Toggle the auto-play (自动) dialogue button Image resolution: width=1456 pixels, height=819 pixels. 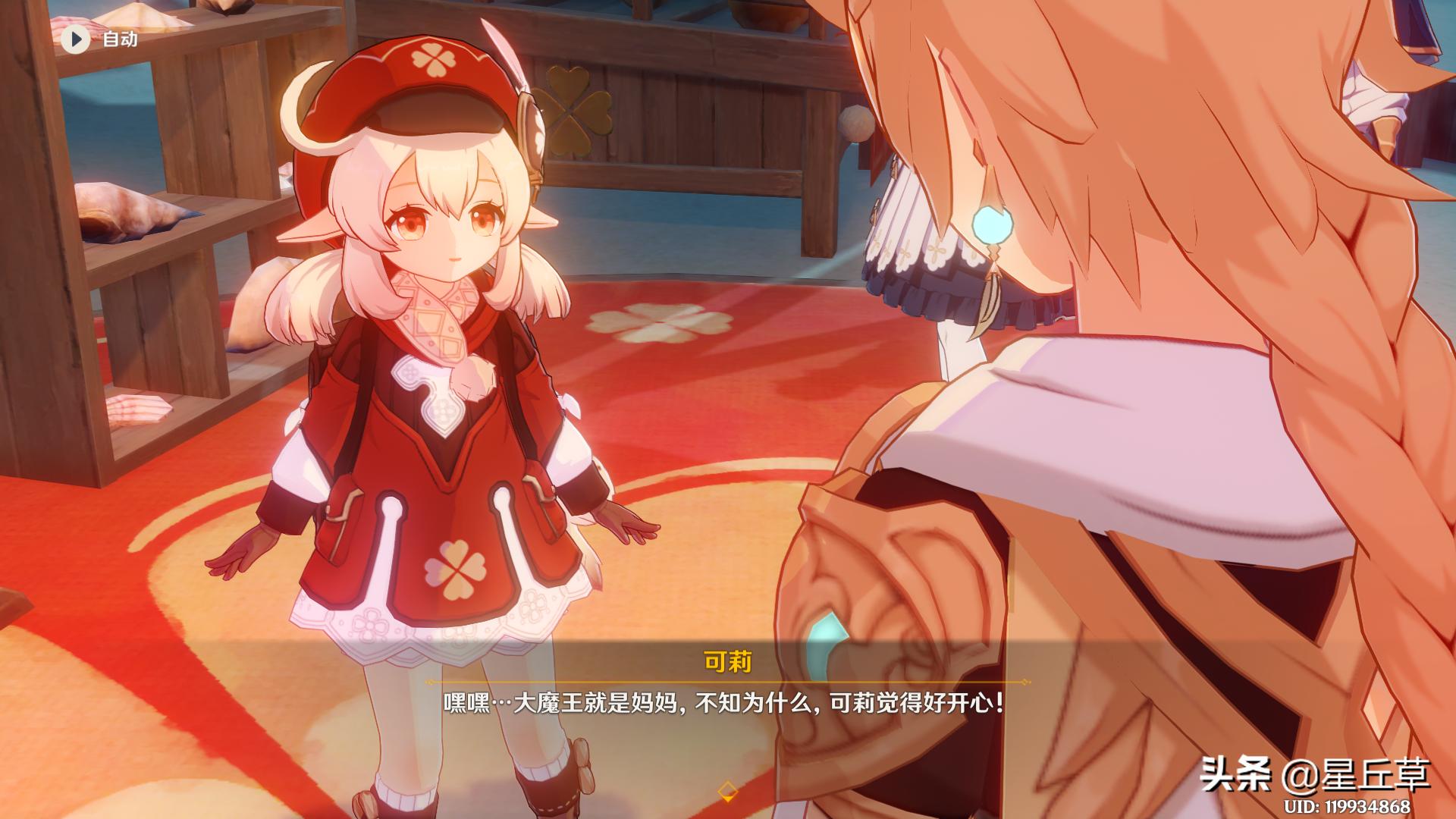76,39
